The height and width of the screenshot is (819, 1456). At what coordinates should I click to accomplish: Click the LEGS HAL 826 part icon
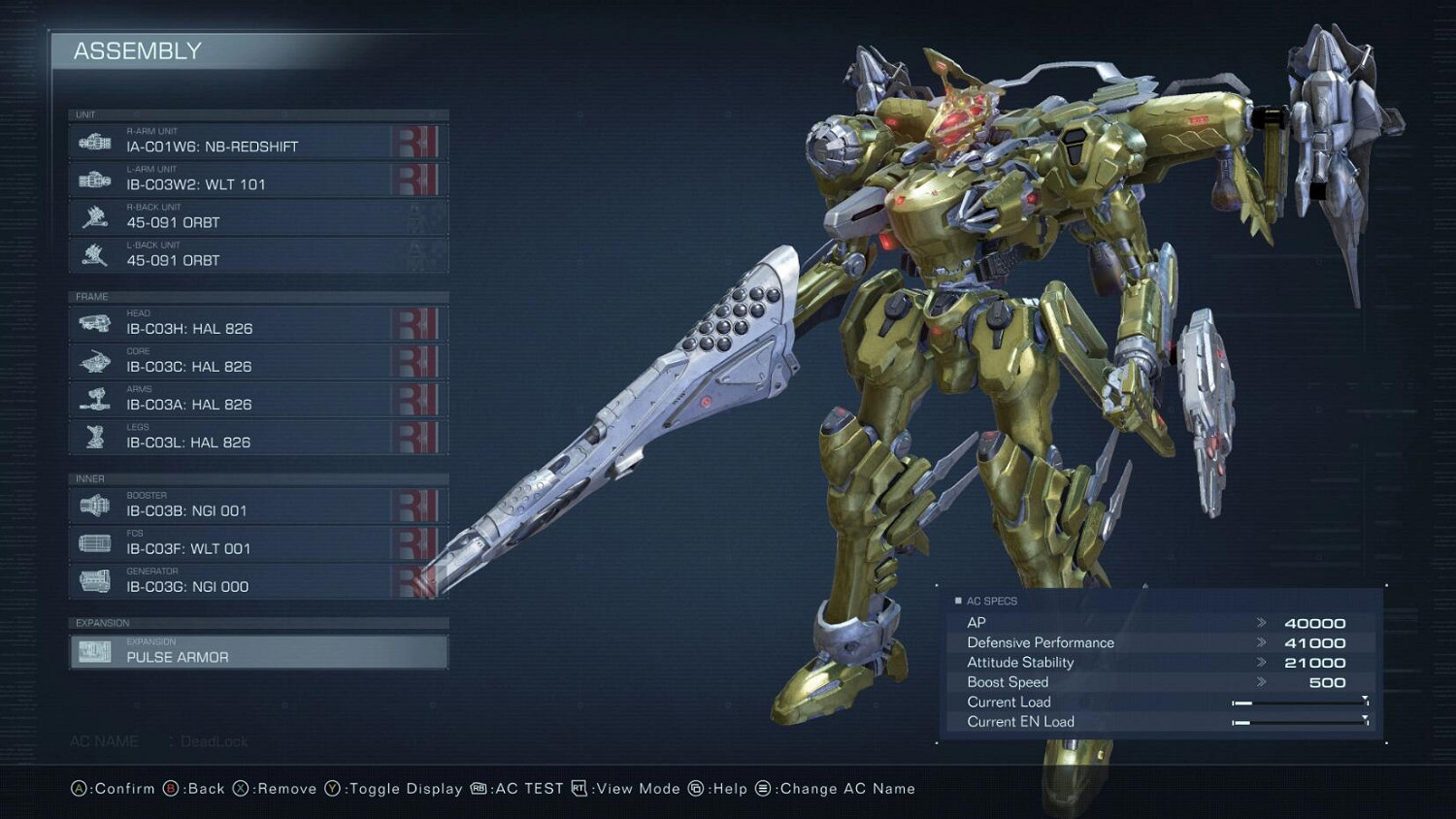coord(93,437)
